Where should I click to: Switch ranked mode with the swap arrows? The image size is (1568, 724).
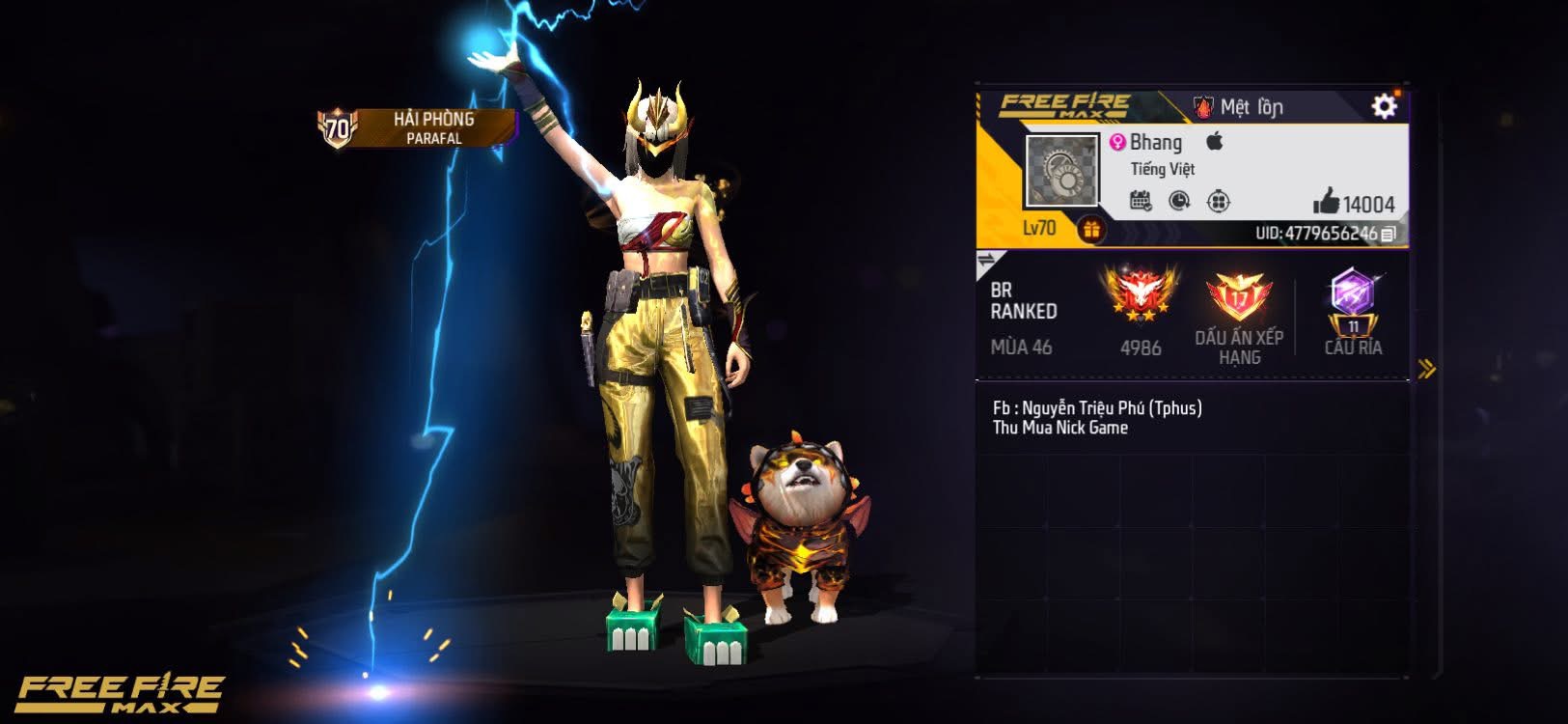[987, 260]
